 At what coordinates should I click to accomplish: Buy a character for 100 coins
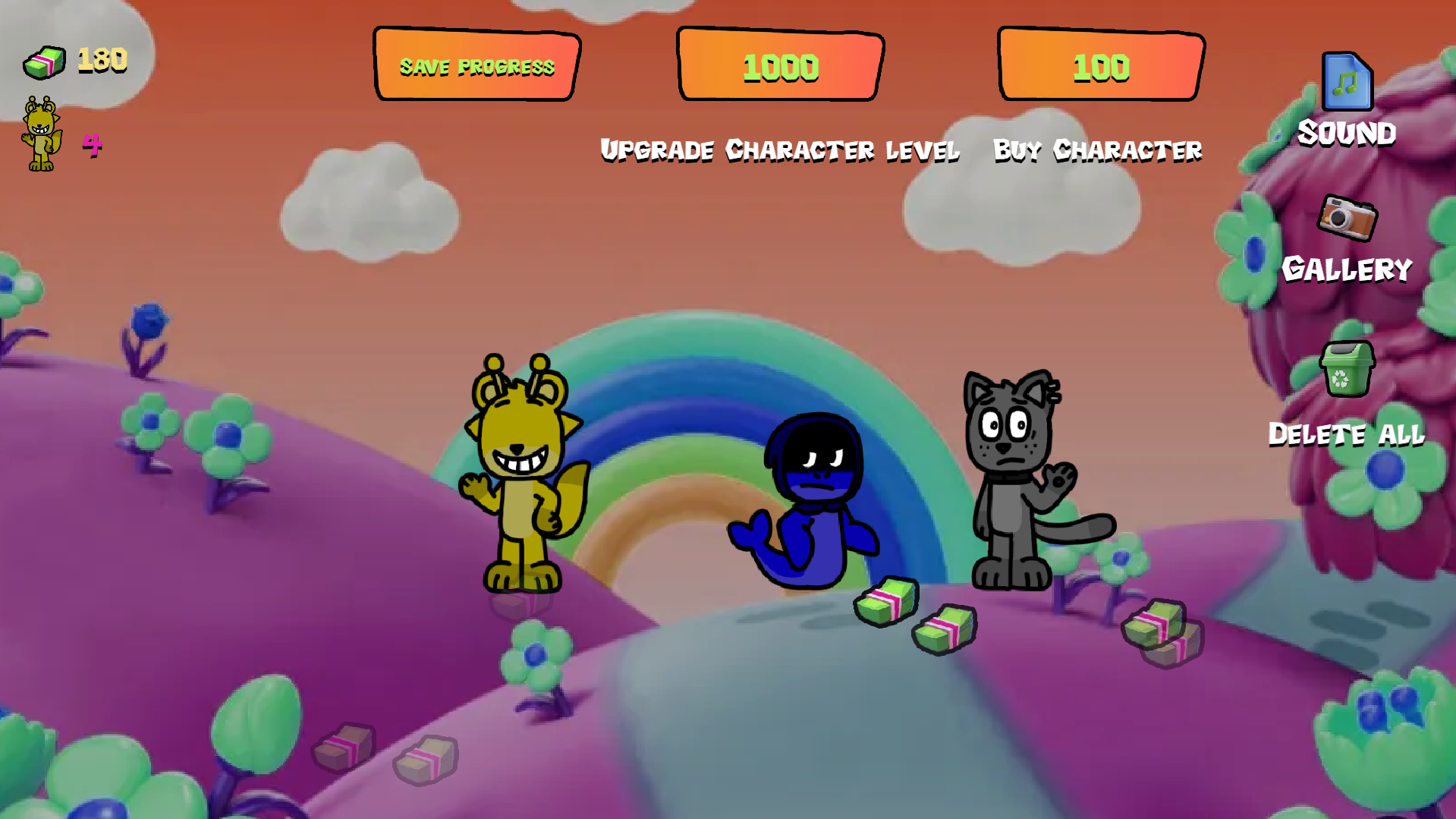[1099, 66]
